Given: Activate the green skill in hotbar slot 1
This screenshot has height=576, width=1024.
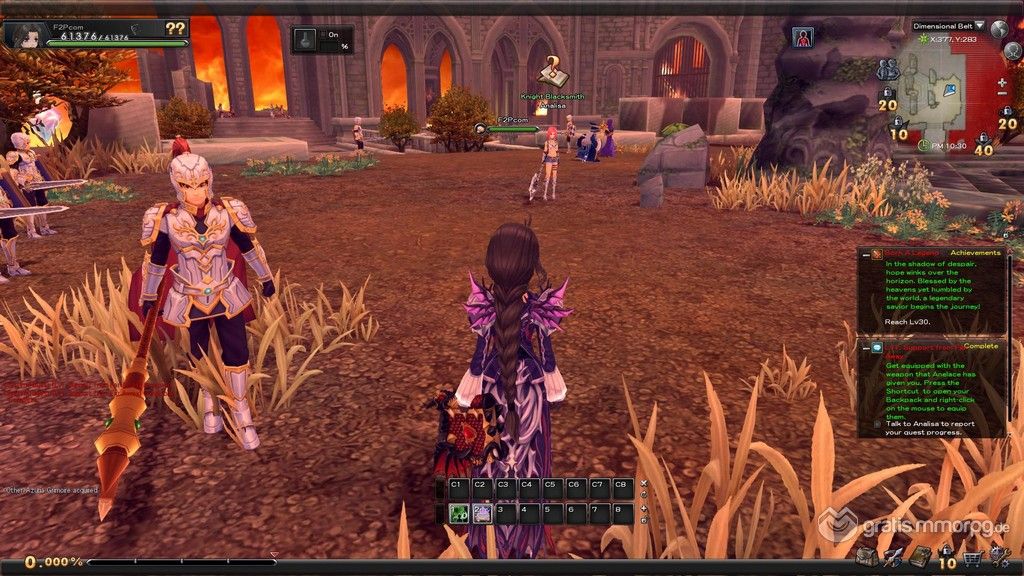Looking at the screenshot, I should point(459,513).
